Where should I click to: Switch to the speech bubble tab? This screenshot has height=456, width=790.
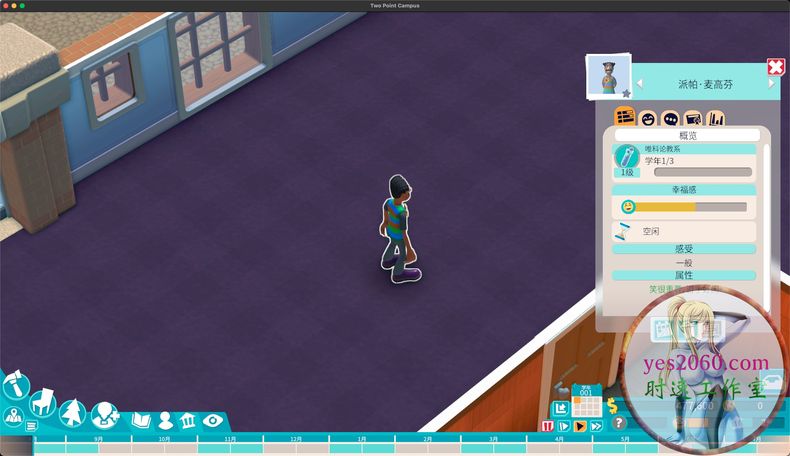tap(671, 119)
